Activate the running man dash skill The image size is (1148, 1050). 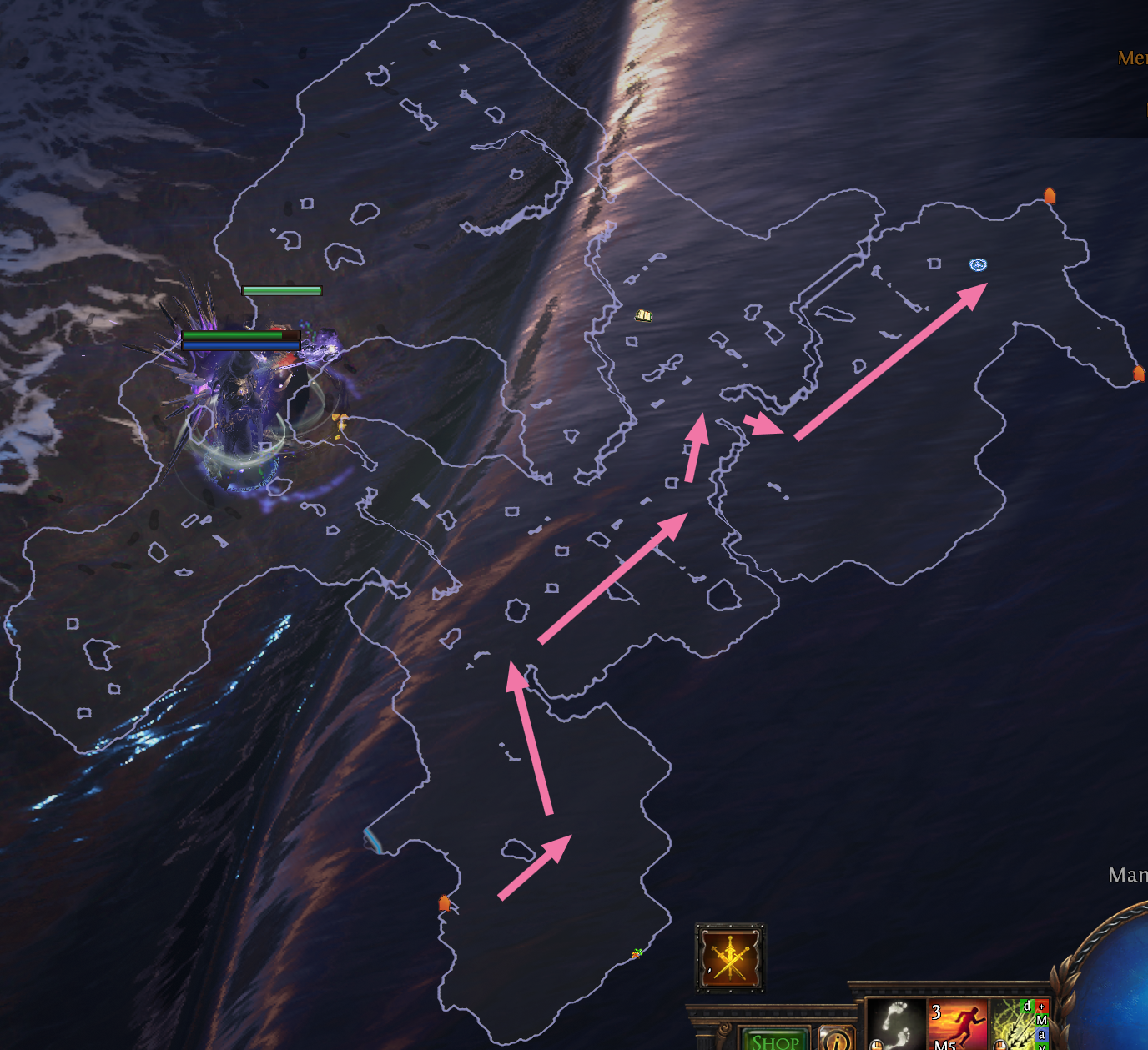tap(959, 1024)
